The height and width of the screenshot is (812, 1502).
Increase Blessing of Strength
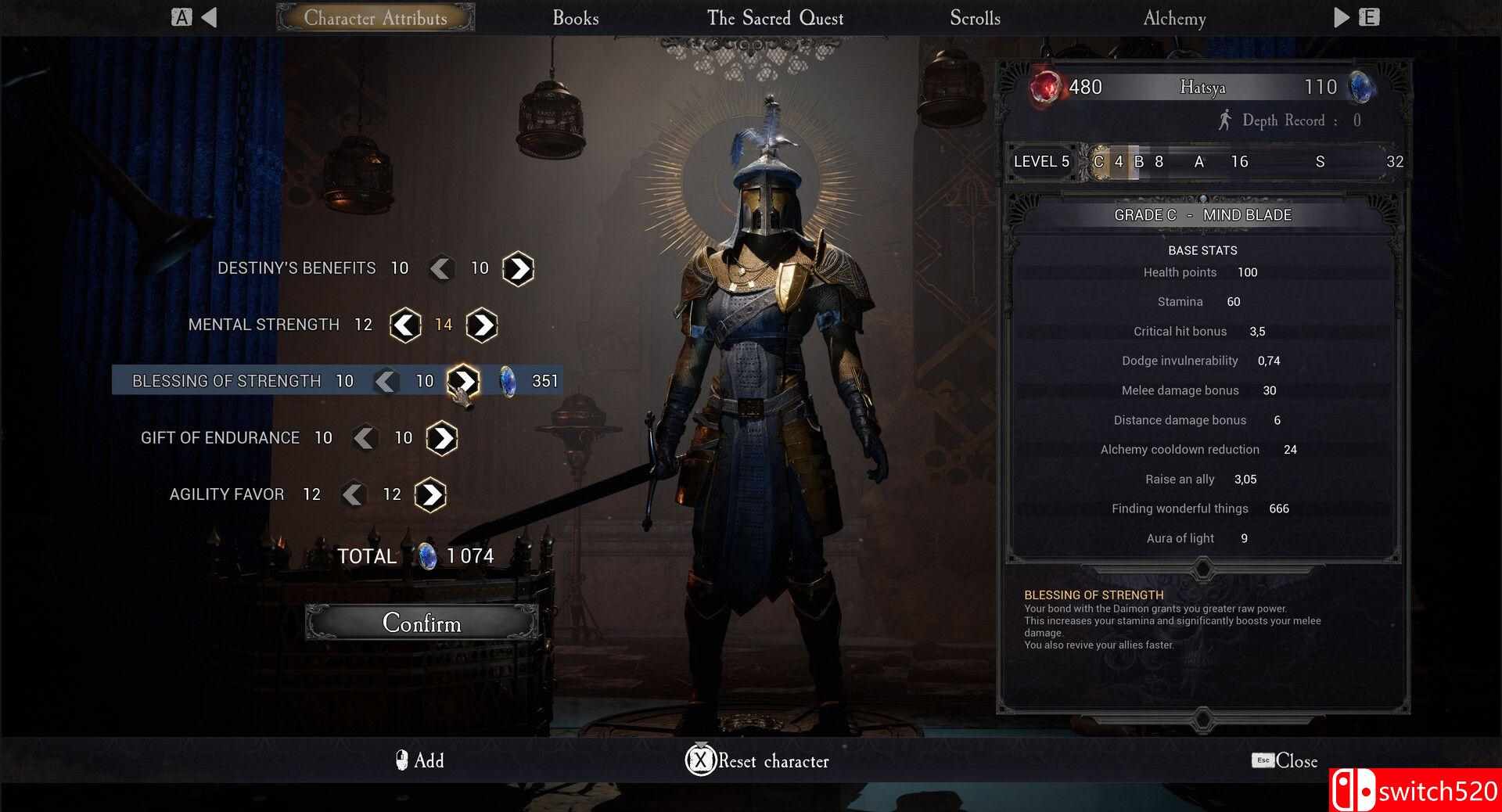click(463, 381)
